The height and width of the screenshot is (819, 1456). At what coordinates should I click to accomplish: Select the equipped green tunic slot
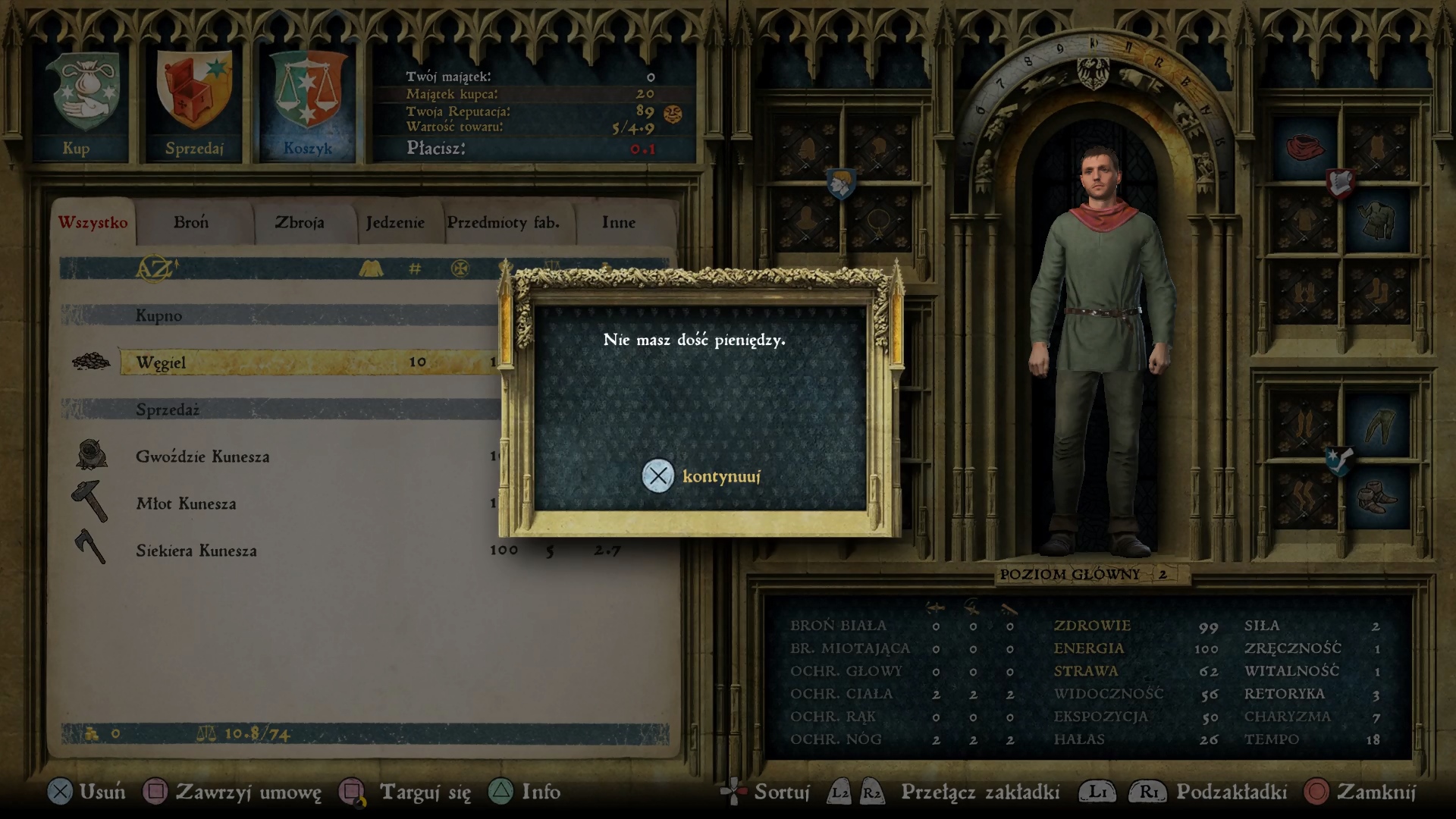(x=1376, y=220)
